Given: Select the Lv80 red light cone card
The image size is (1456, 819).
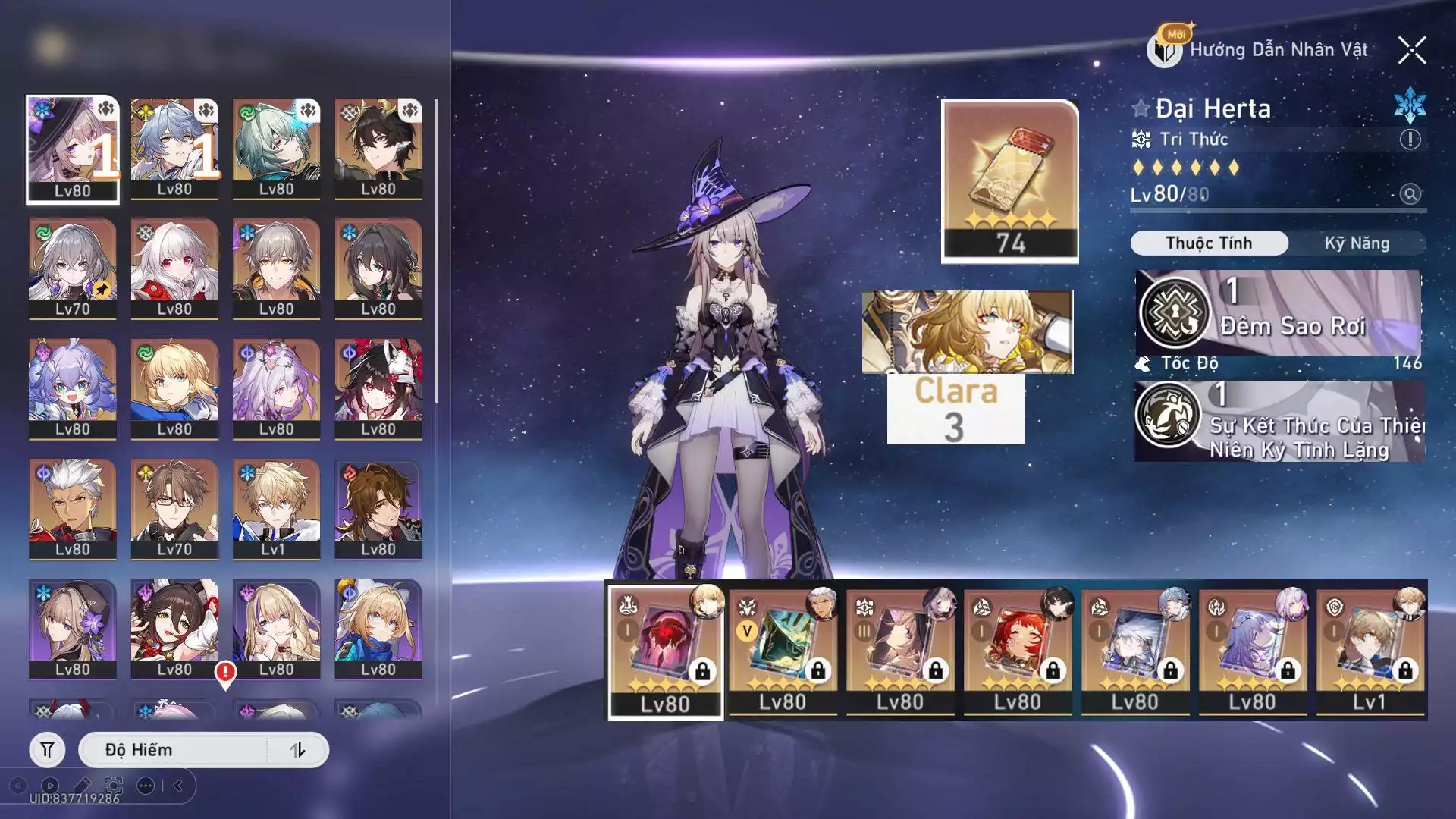Looking at the screenshot, I should (665, 651).
